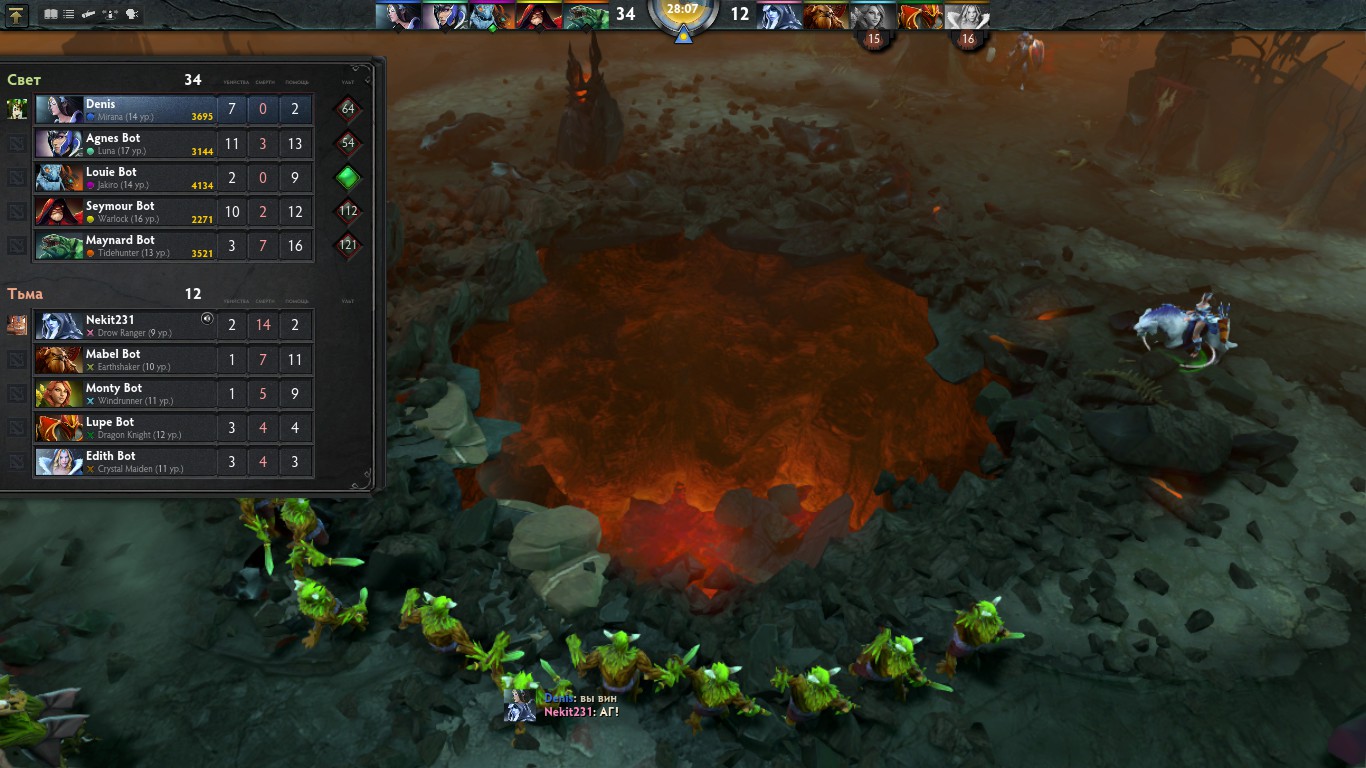Select Agnes Bot's Luna scoreboard row

[125, 143]
